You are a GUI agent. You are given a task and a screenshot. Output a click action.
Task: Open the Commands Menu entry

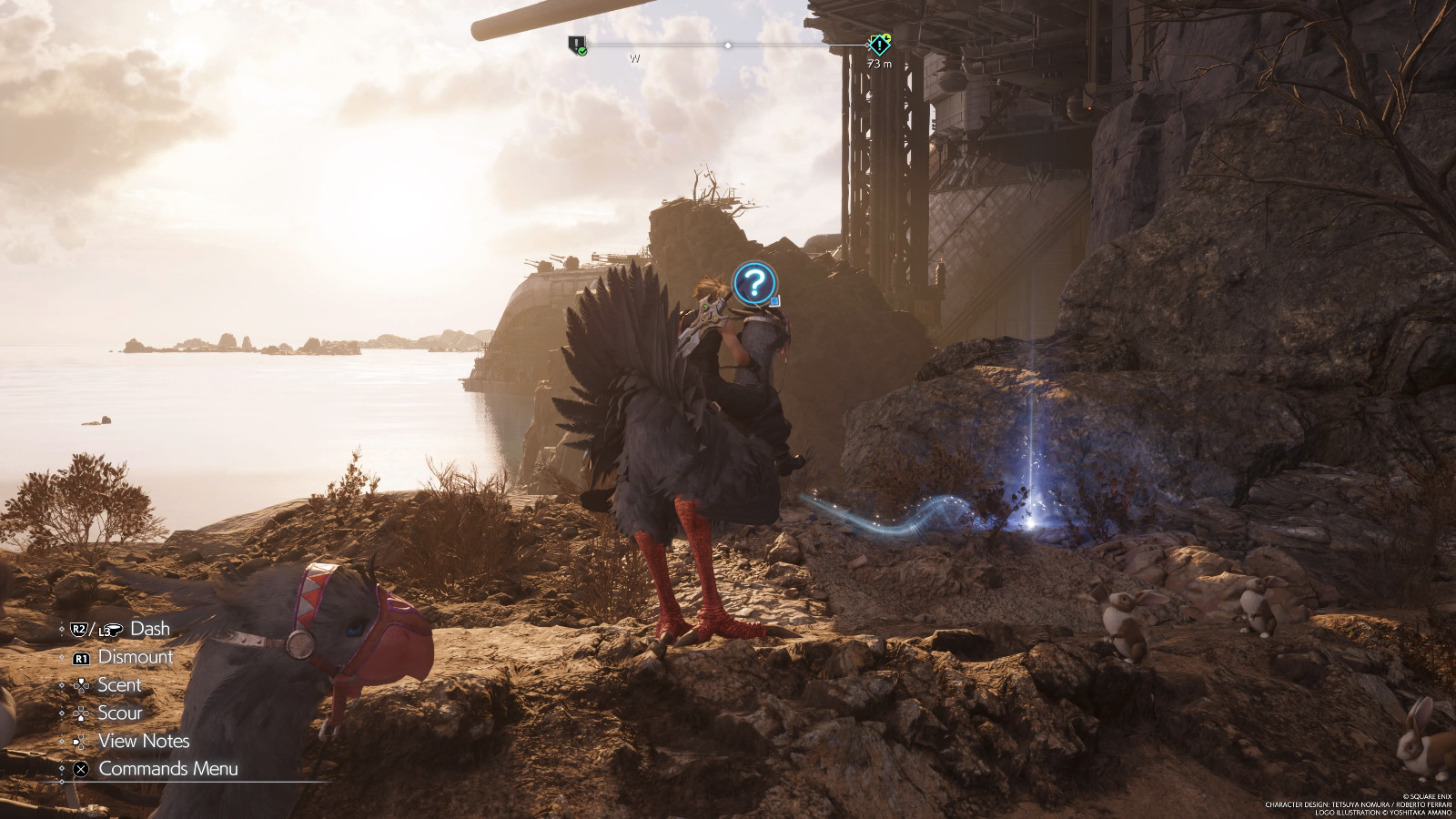pos(167,769)
